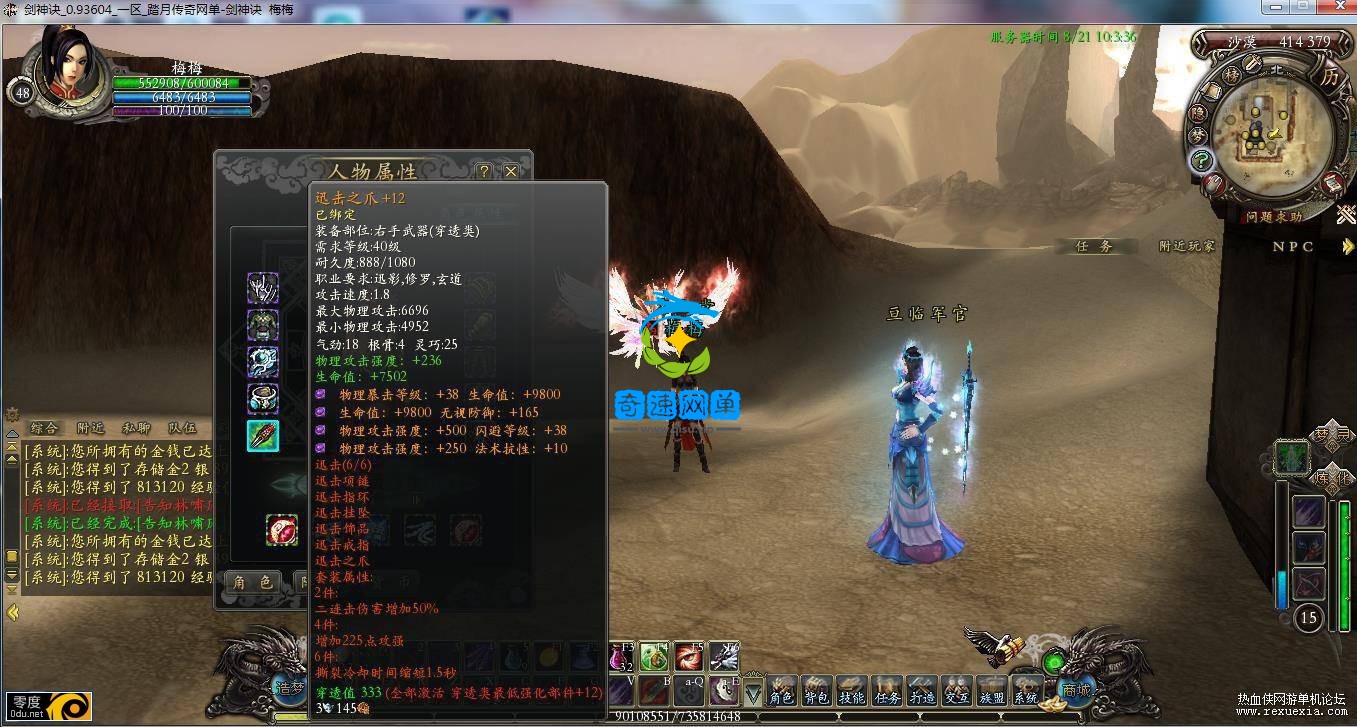Viewport: 1357px width, 727px height.
Task: Switch chat to the 私聊 channel
Action: click(x=136, y=428)
